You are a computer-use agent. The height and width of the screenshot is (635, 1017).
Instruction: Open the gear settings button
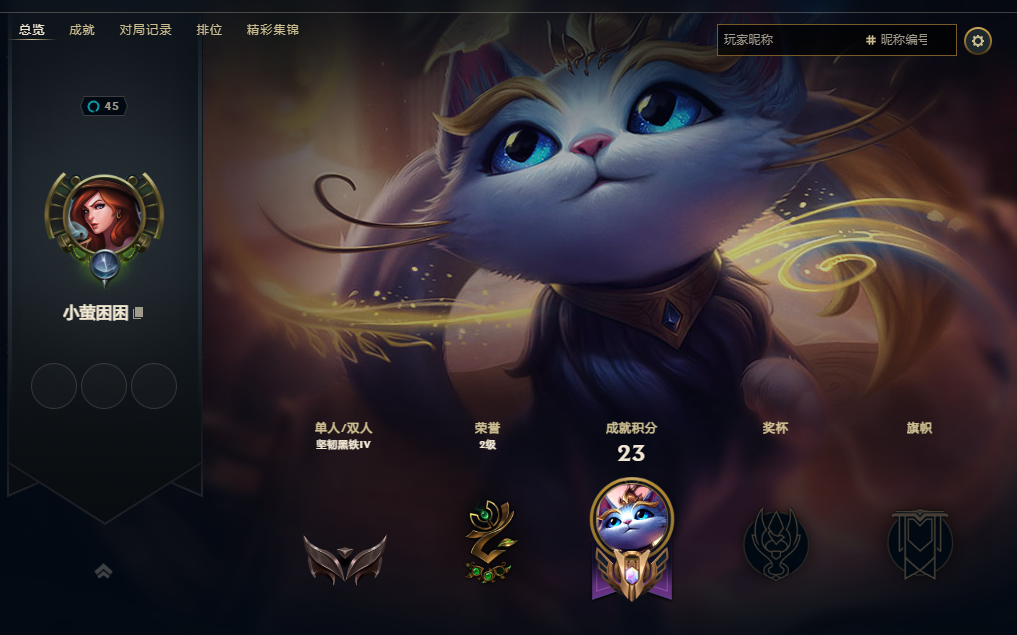(978, 41)
